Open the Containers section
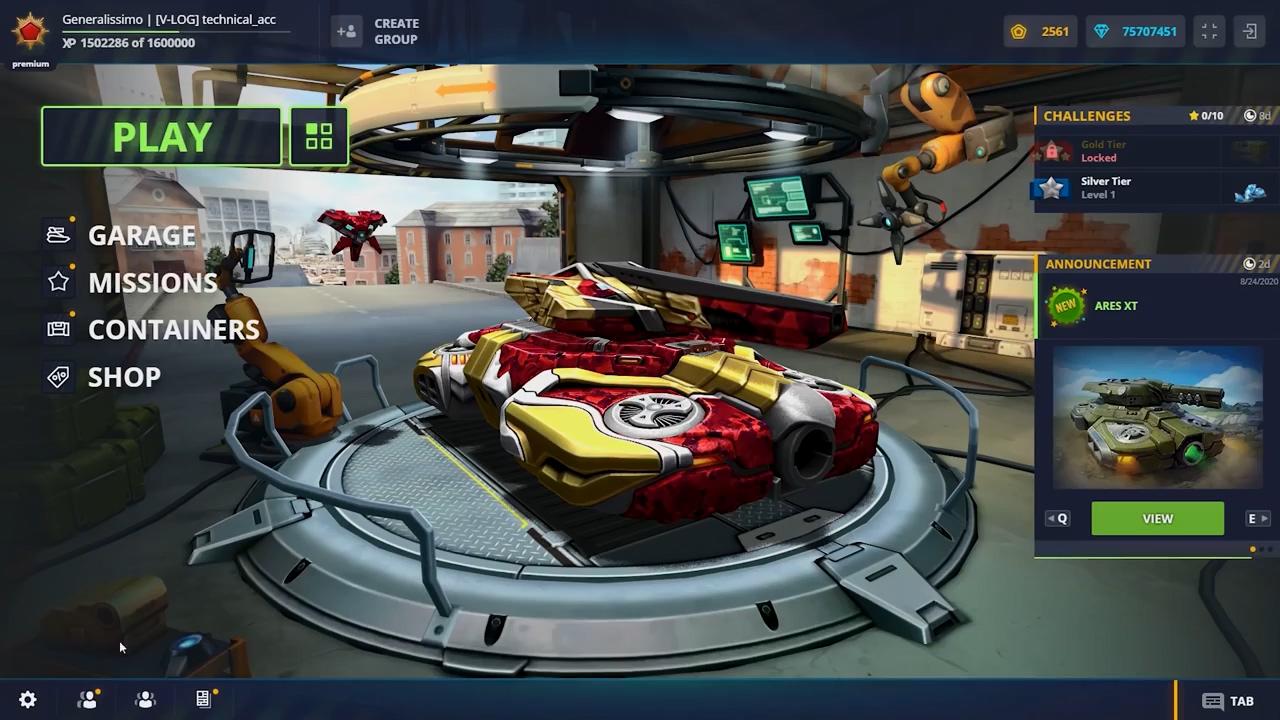Screen dimensions: 1280x720 pyautogui.click(x=173, y=330)
